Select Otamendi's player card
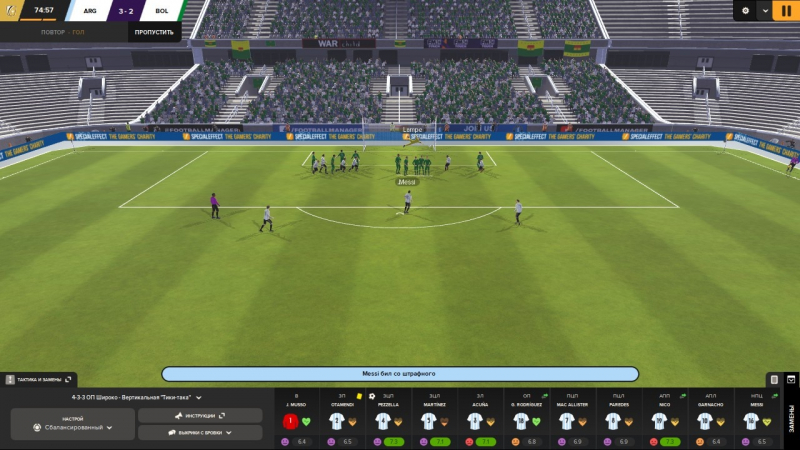 (x=342, y=420)
